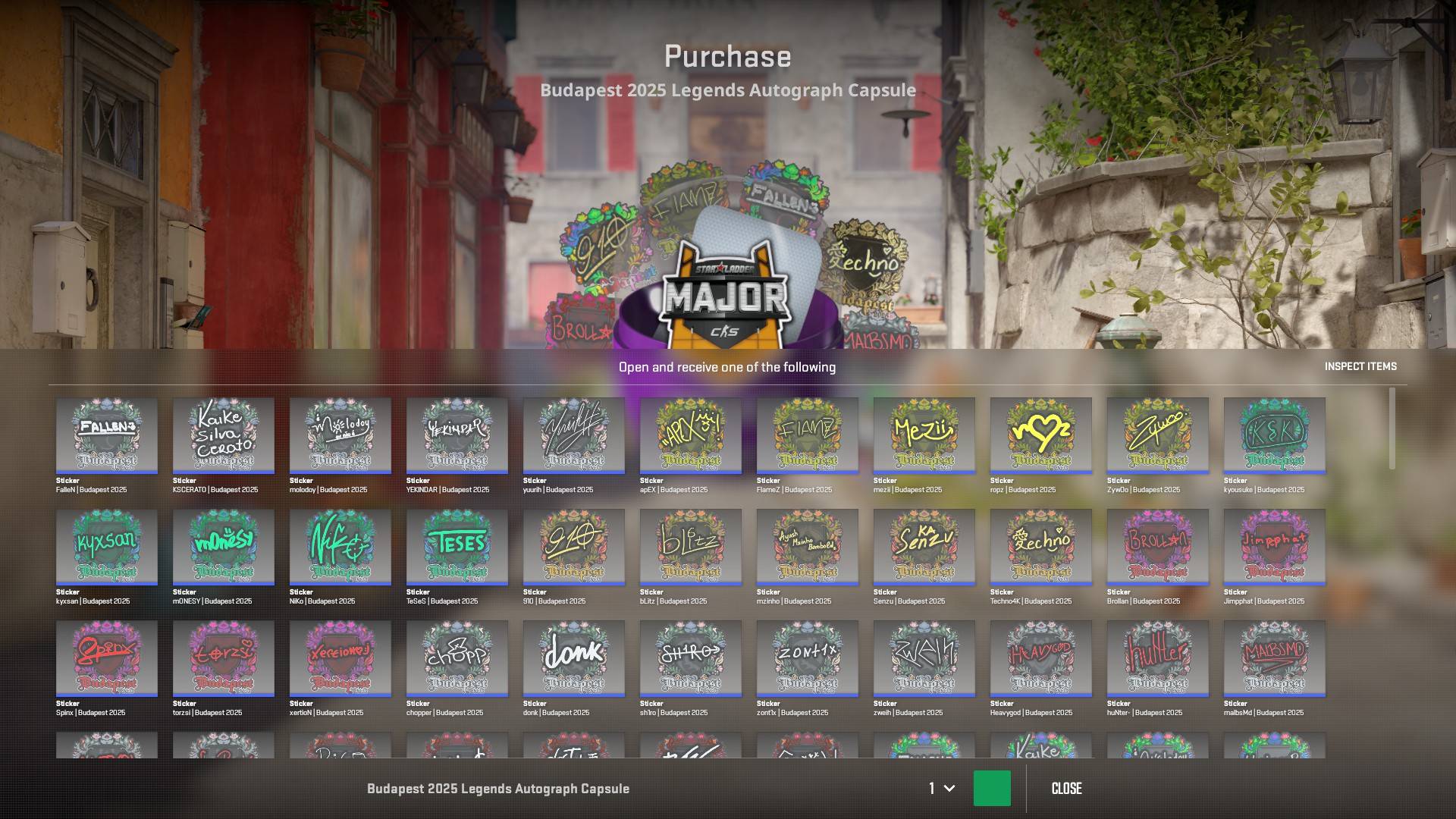This screenshot has height=819, width=1456.
Task: Open Inspect Items view
Action: coord(1360,366)
